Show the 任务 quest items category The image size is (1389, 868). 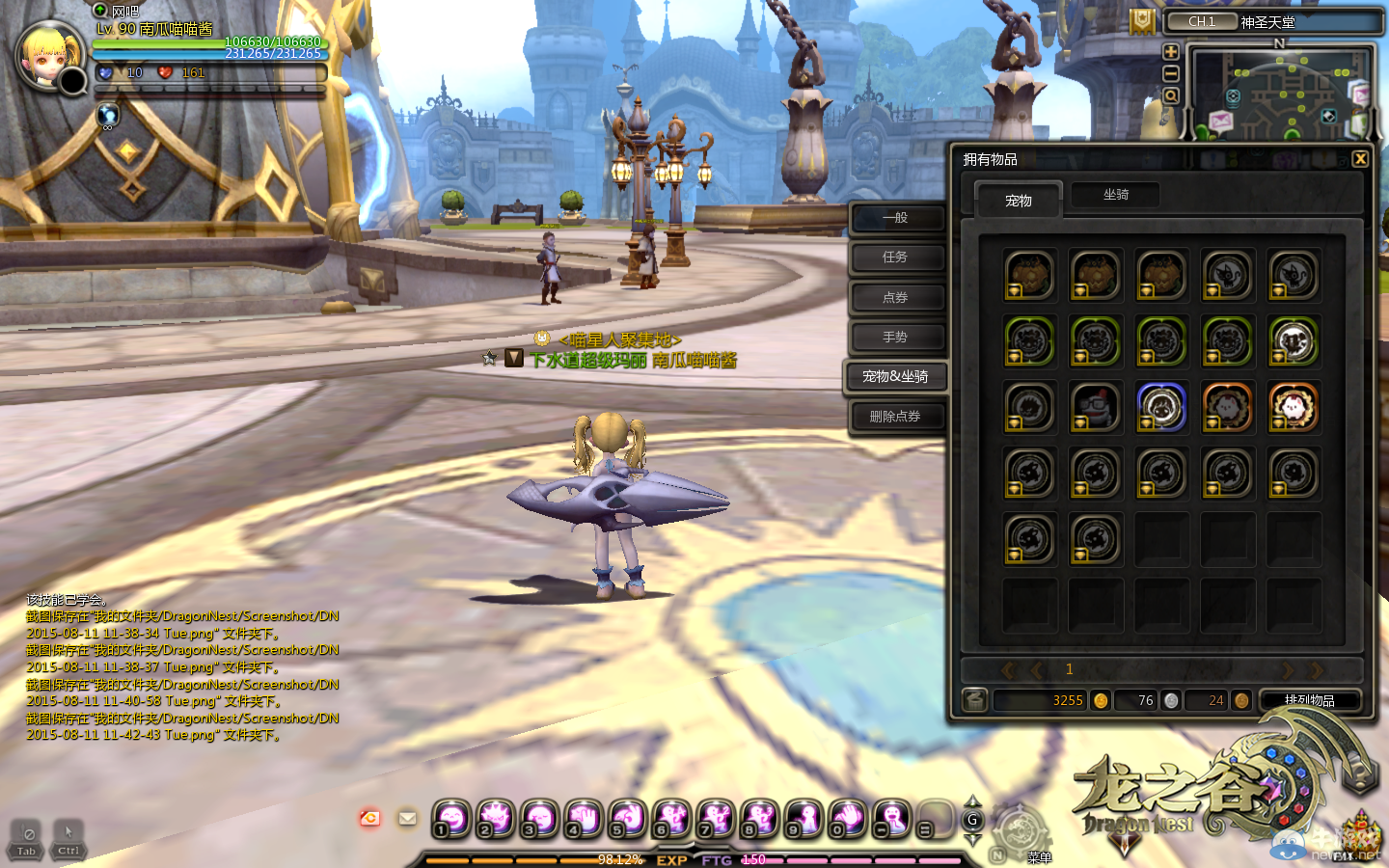tap(896, 258)
